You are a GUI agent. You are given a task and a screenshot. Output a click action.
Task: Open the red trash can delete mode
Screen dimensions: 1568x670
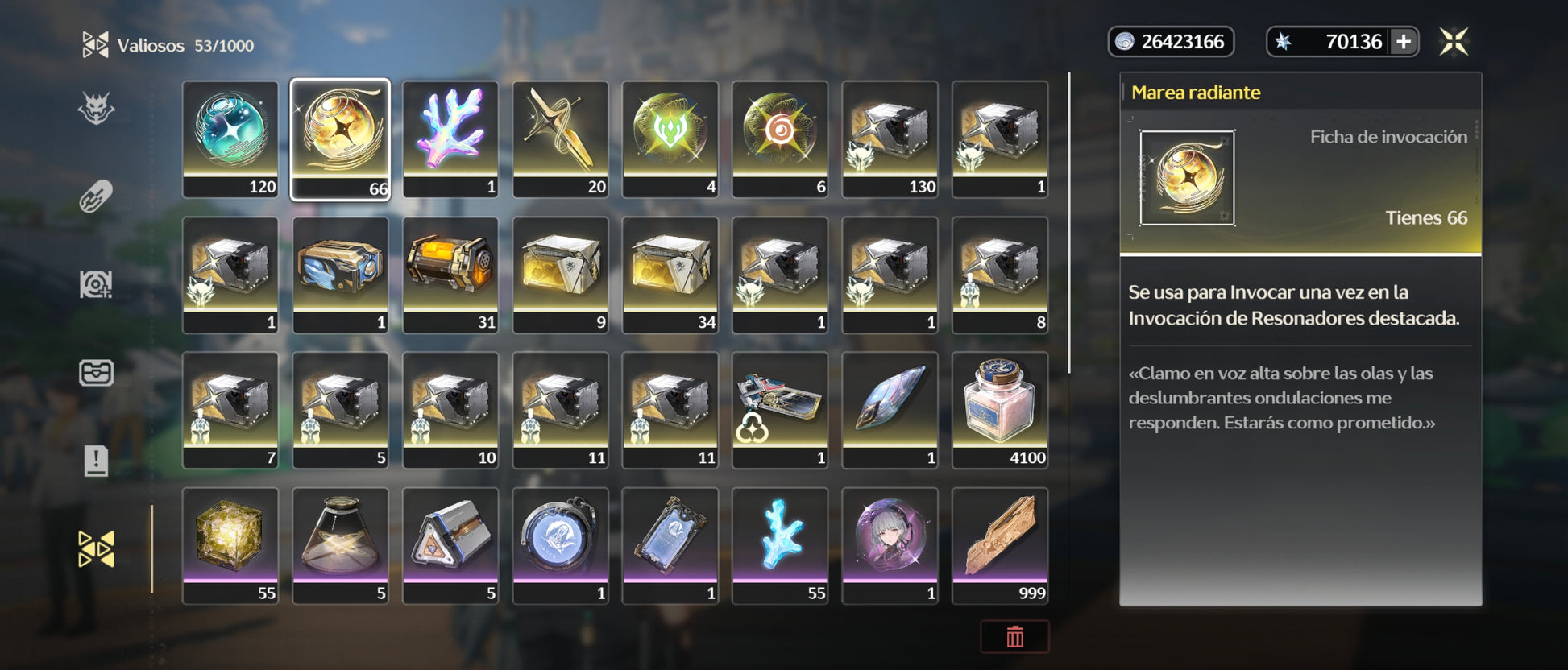point(1014,636)
